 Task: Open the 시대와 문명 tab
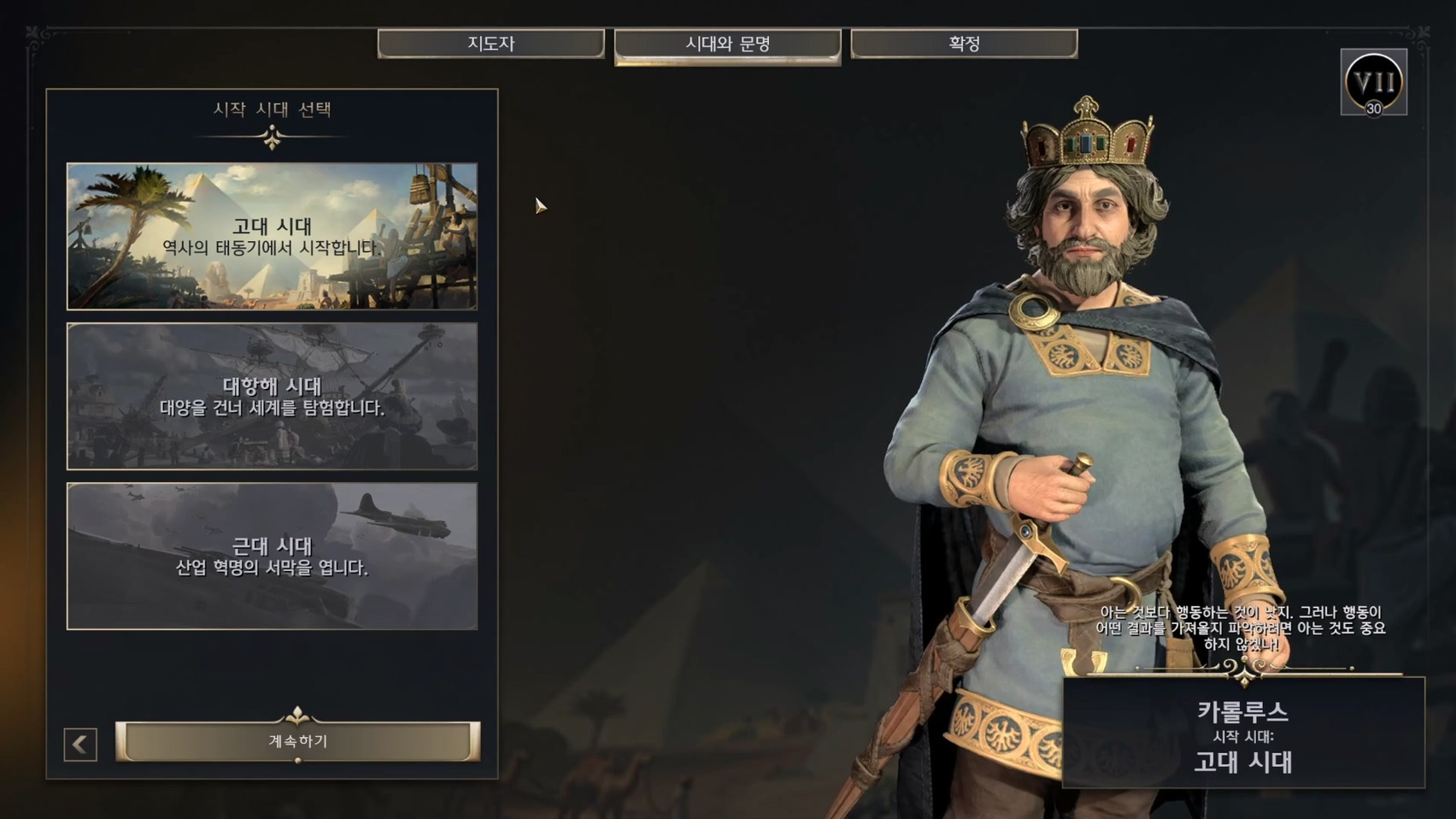(727, 44)
